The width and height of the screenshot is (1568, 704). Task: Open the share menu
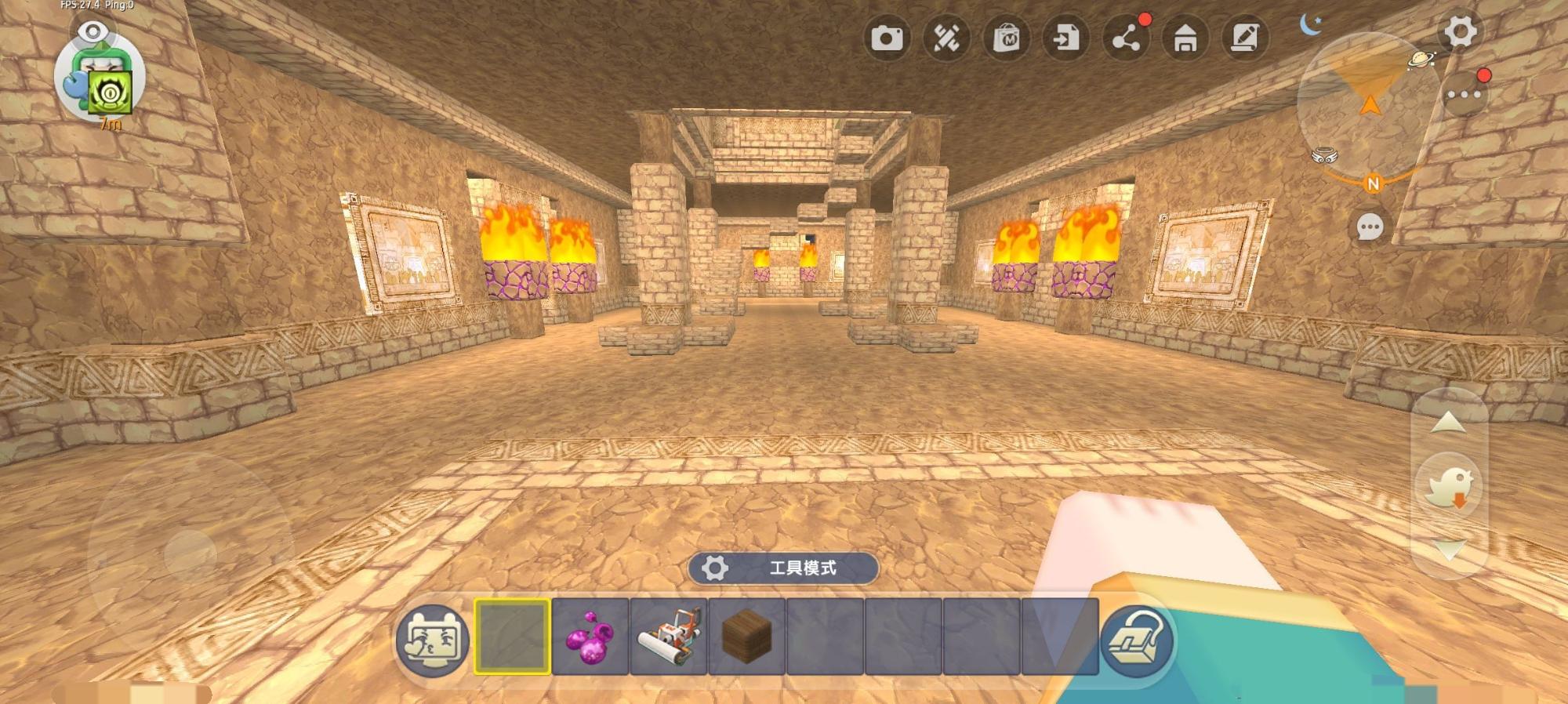[1127, 38]
